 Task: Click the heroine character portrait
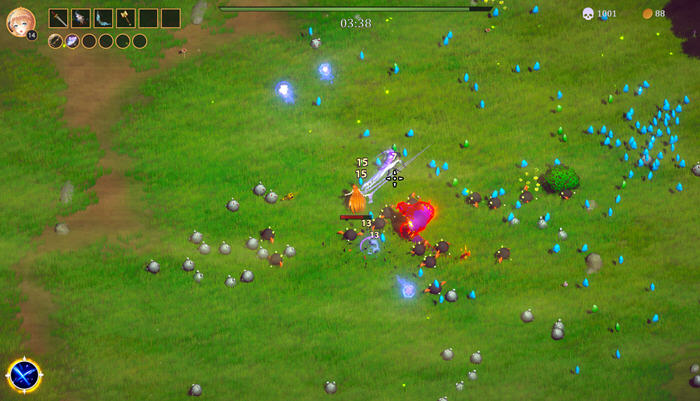pos(20,21)
